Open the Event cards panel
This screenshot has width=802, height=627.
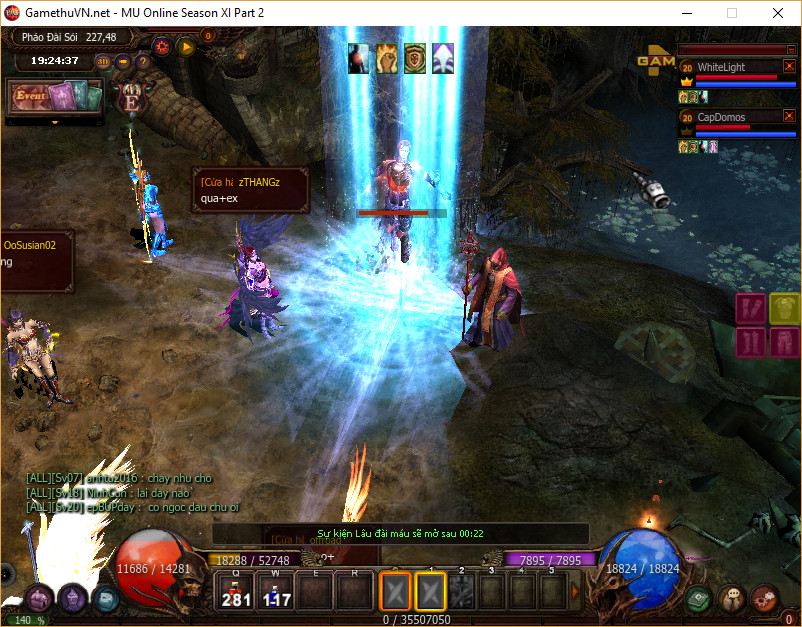[x=55, y=97]
